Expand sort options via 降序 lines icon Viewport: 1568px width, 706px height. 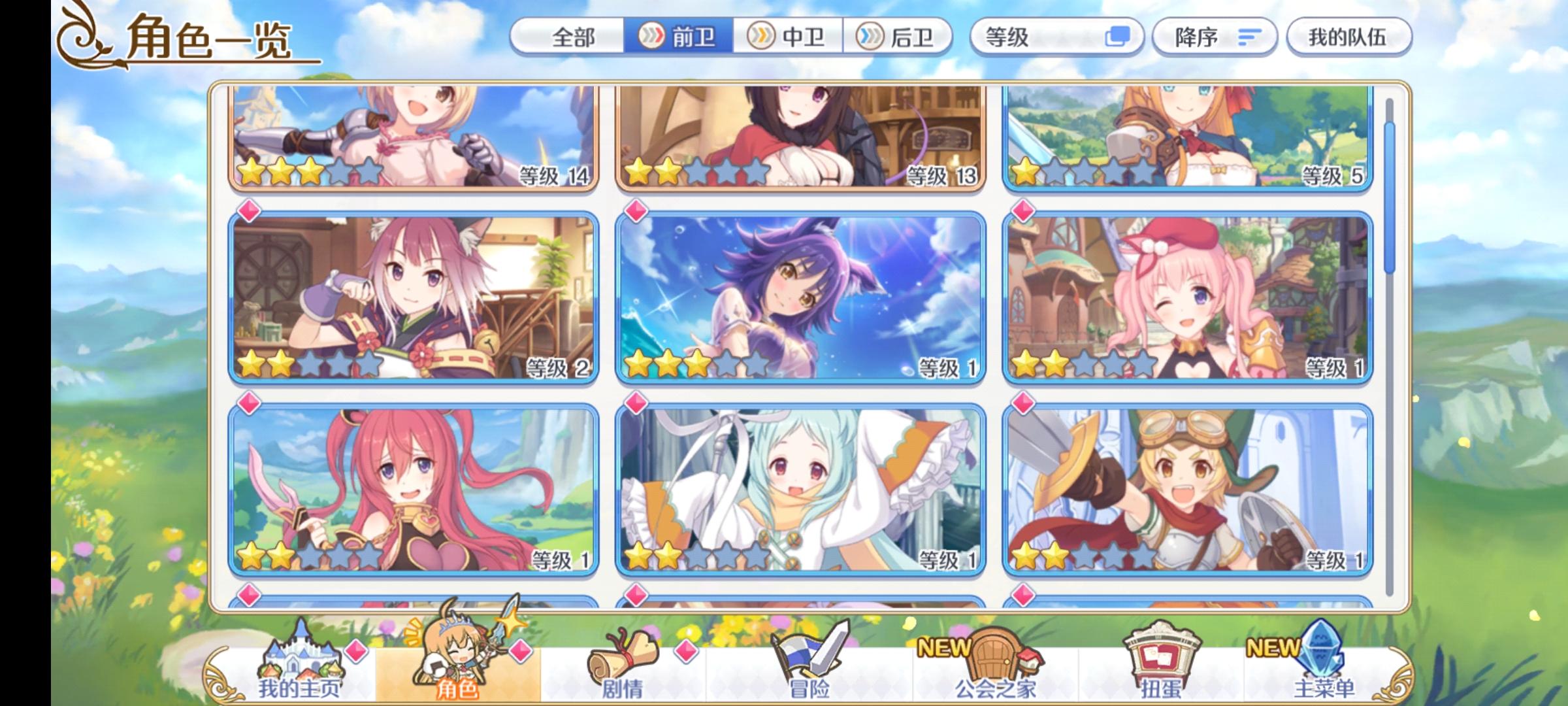[x=1250, y=38]
